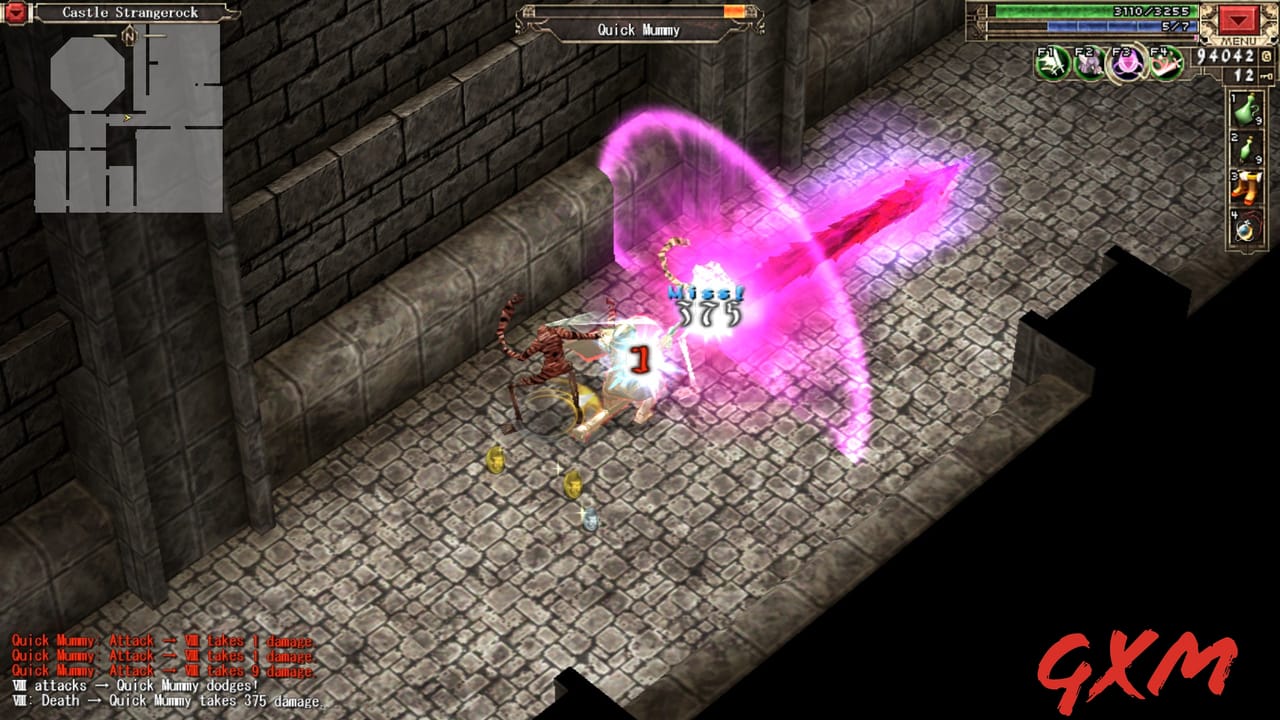Drink the green potion in item slot 1
The width and height of the screenshot is (1280, 720).
point(1246,110)
